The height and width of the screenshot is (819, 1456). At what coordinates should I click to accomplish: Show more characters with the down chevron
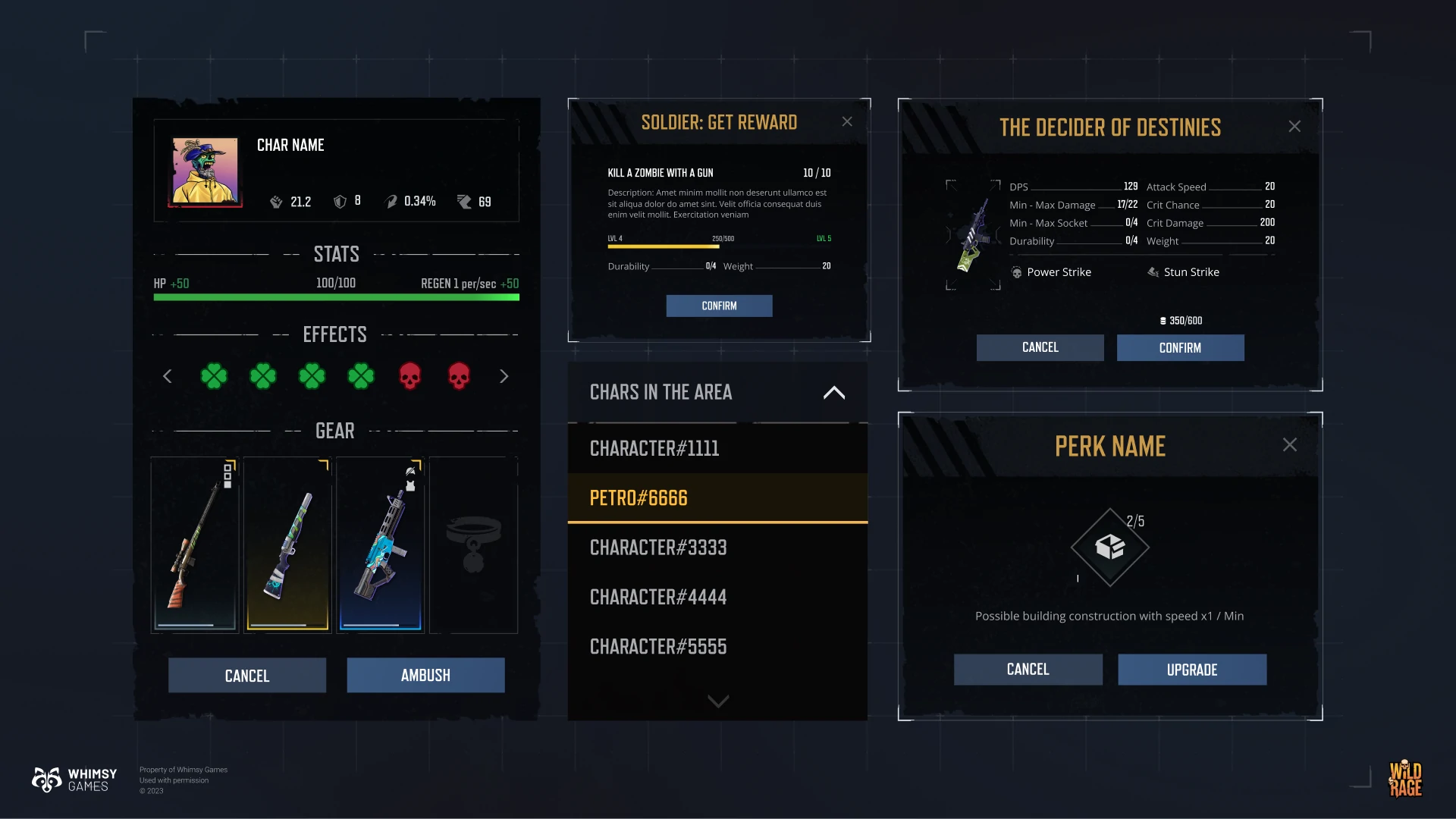tap(717, 701)
